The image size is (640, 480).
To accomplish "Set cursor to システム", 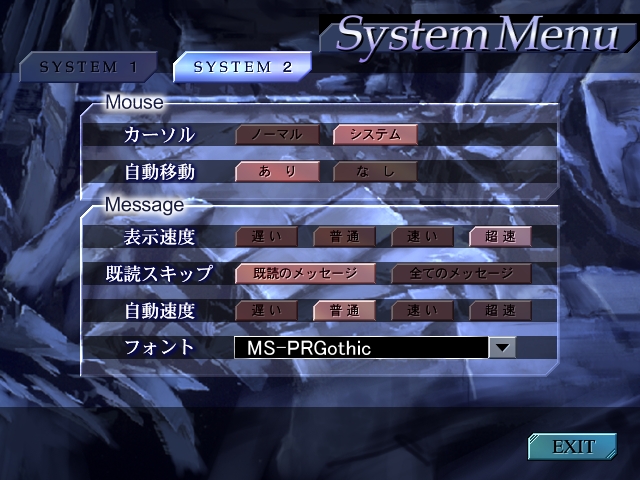I will 375,134.
